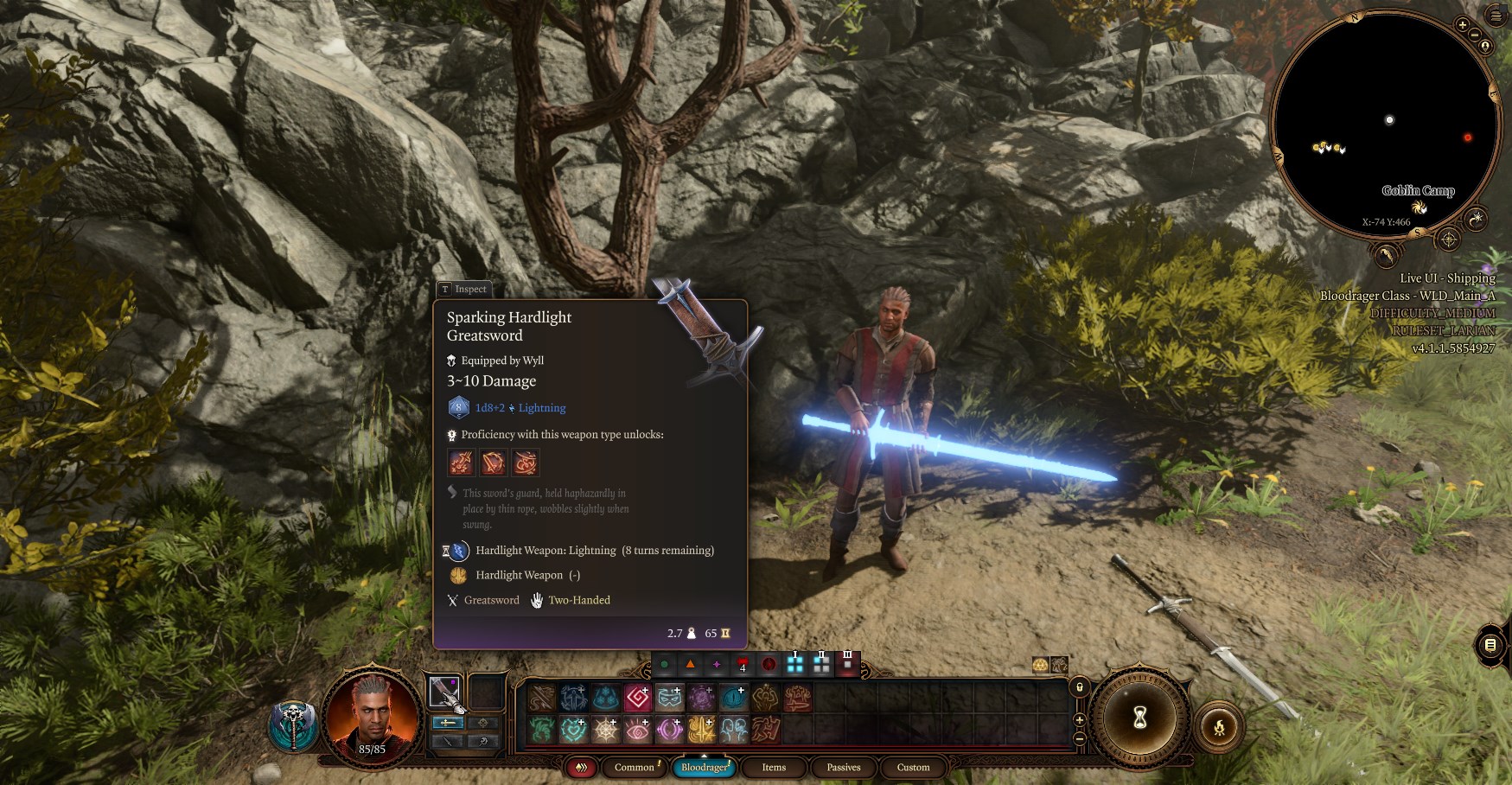This screenshot has height=785, width=1512.
Task: Switch to the Common hotbar tab
Action: pos(635,767)
